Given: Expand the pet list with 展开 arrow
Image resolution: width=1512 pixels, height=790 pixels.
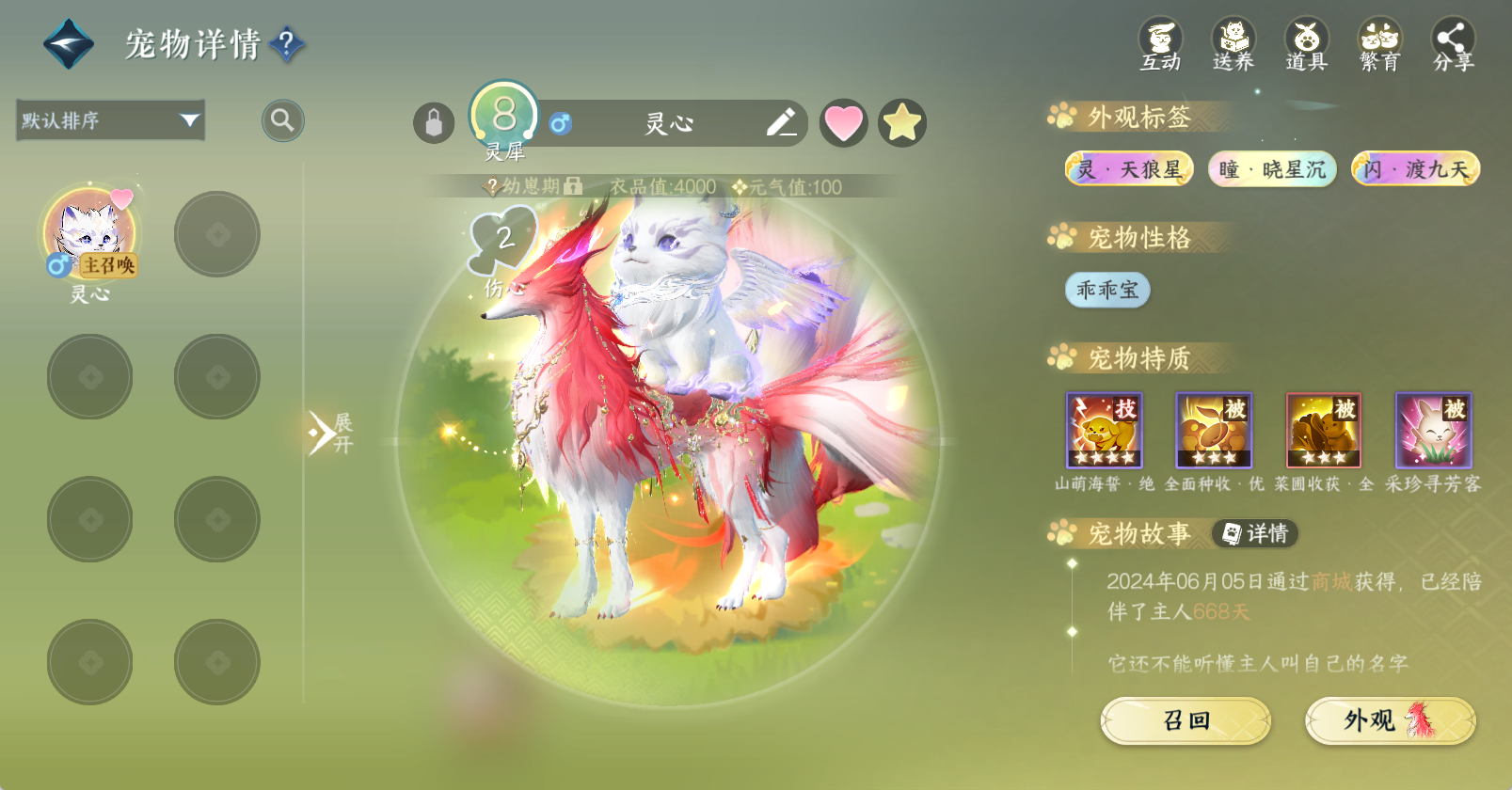Looking at the screenshot, I should [328, 433].
